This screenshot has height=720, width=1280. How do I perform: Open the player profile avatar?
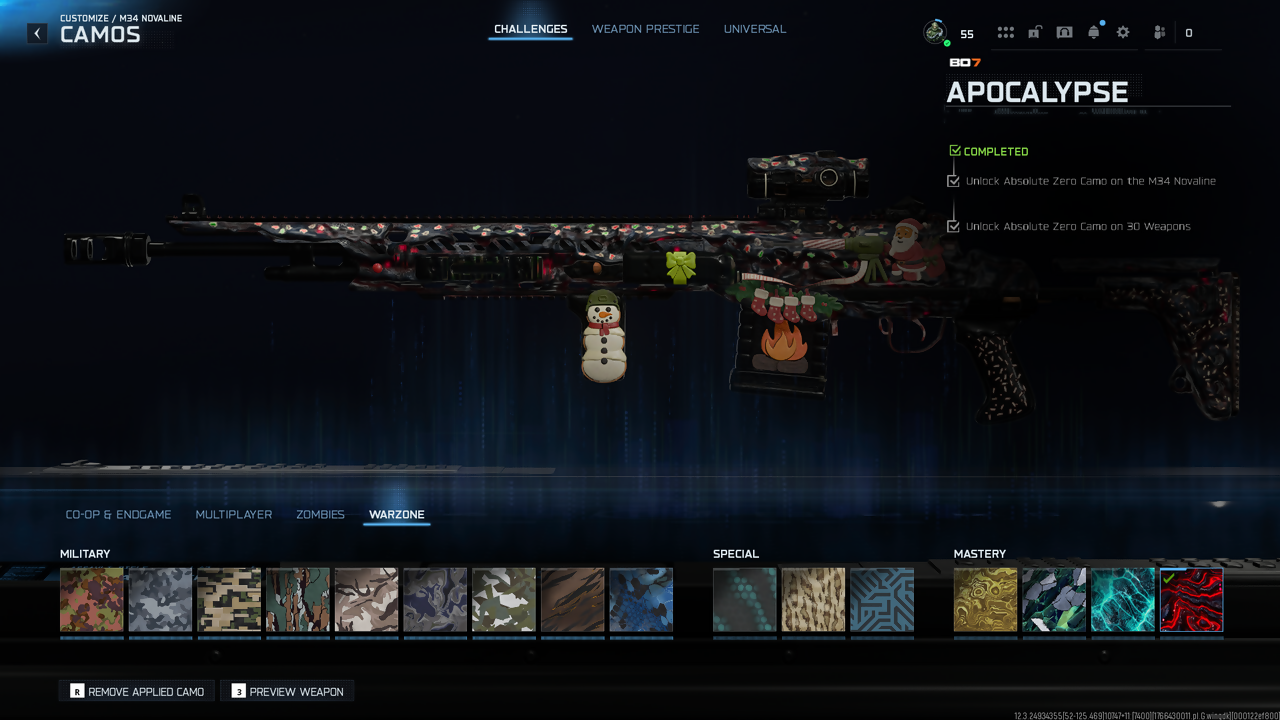pyautogui.click(x=935, y=32)
